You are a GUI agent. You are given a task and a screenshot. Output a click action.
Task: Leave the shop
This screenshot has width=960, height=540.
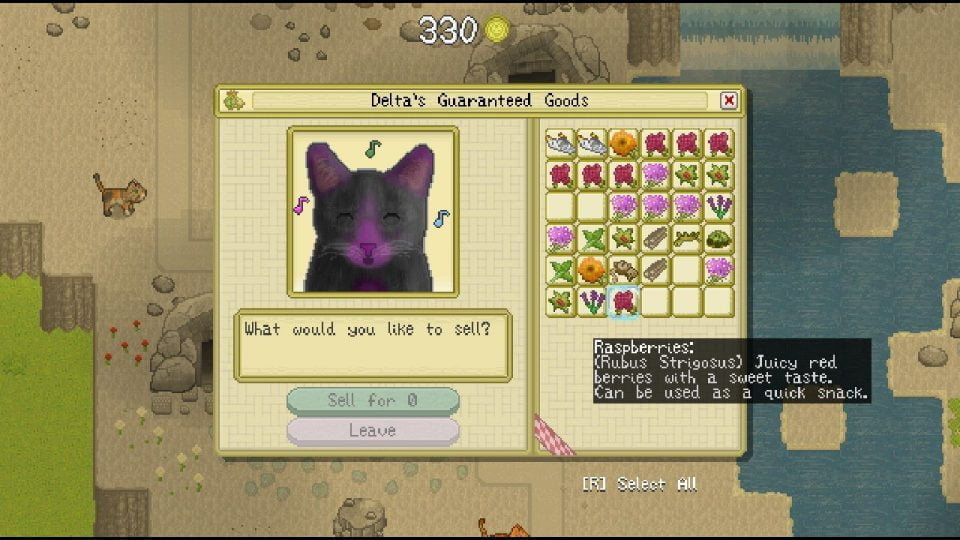(x=373, y=431)
